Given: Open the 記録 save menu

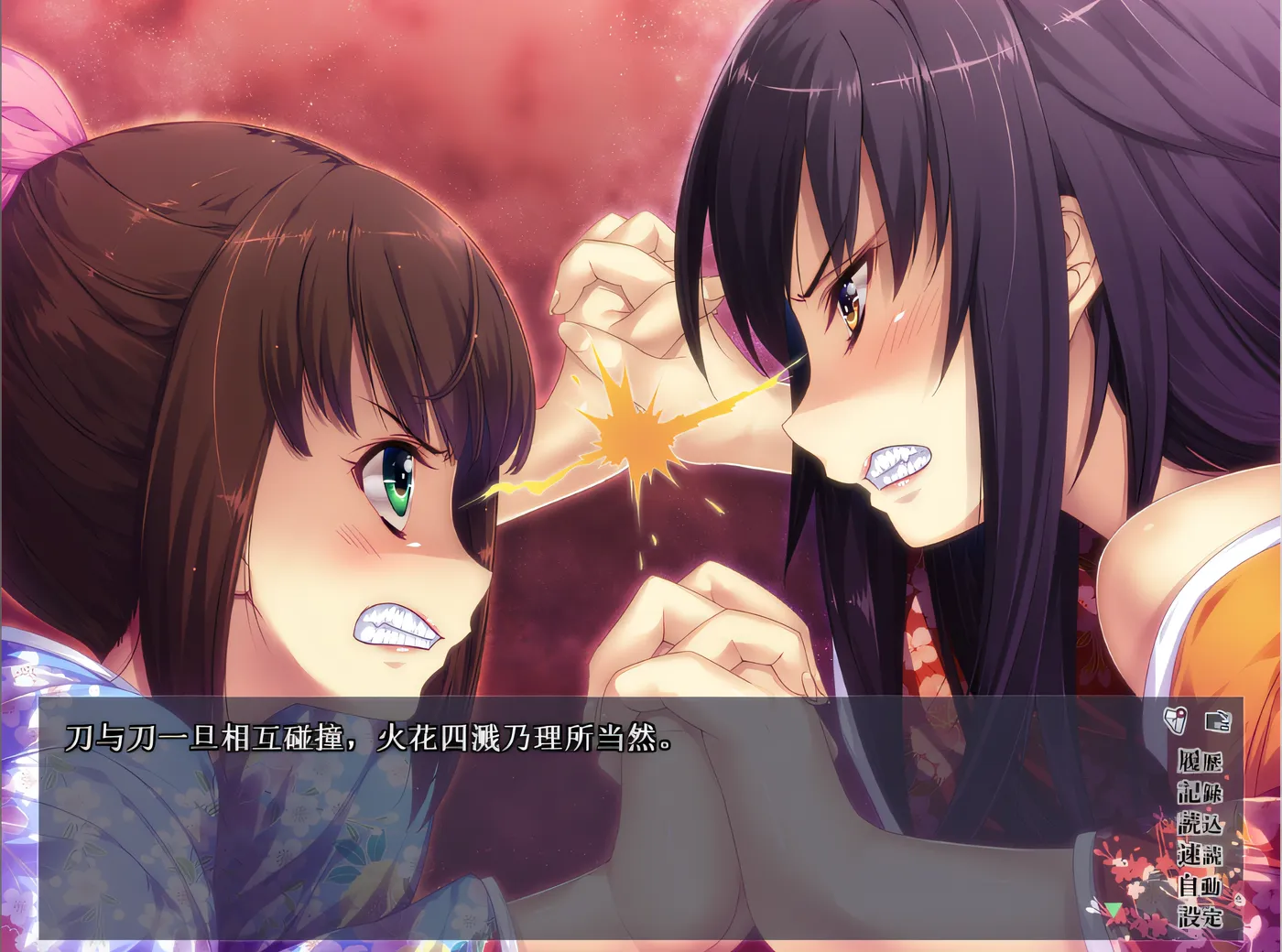Looking at the screenshot, I should (1200, 792).
